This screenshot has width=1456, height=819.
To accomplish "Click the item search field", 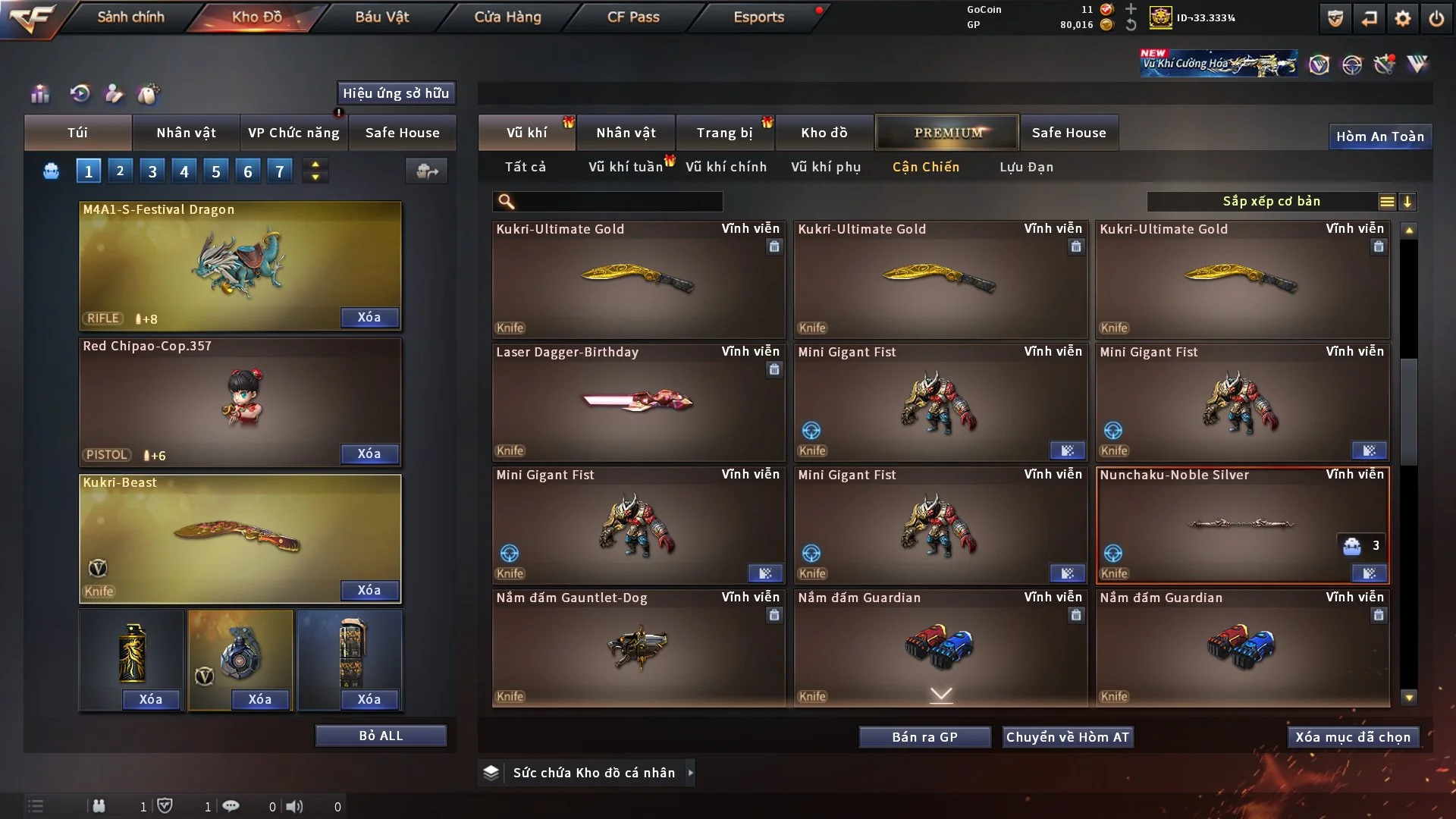I will point(618,202).
